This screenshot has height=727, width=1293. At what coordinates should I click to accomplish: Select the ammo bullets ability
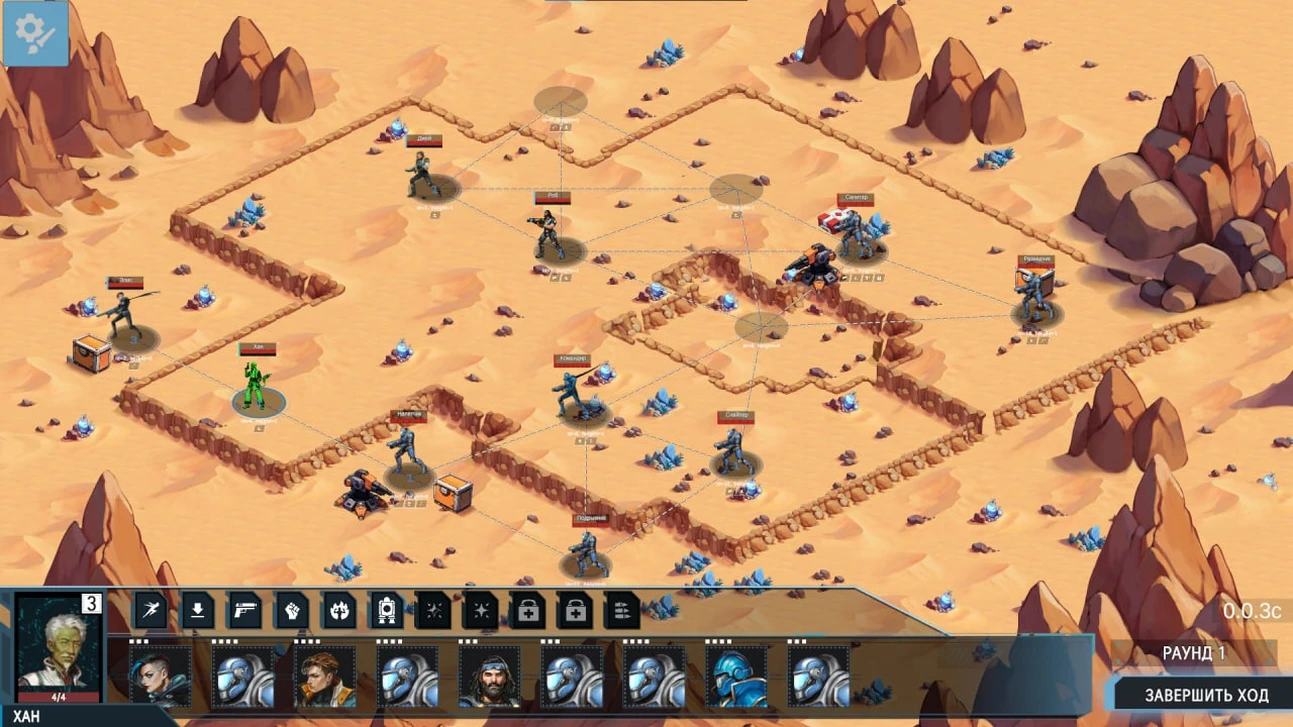click(622, 610)
